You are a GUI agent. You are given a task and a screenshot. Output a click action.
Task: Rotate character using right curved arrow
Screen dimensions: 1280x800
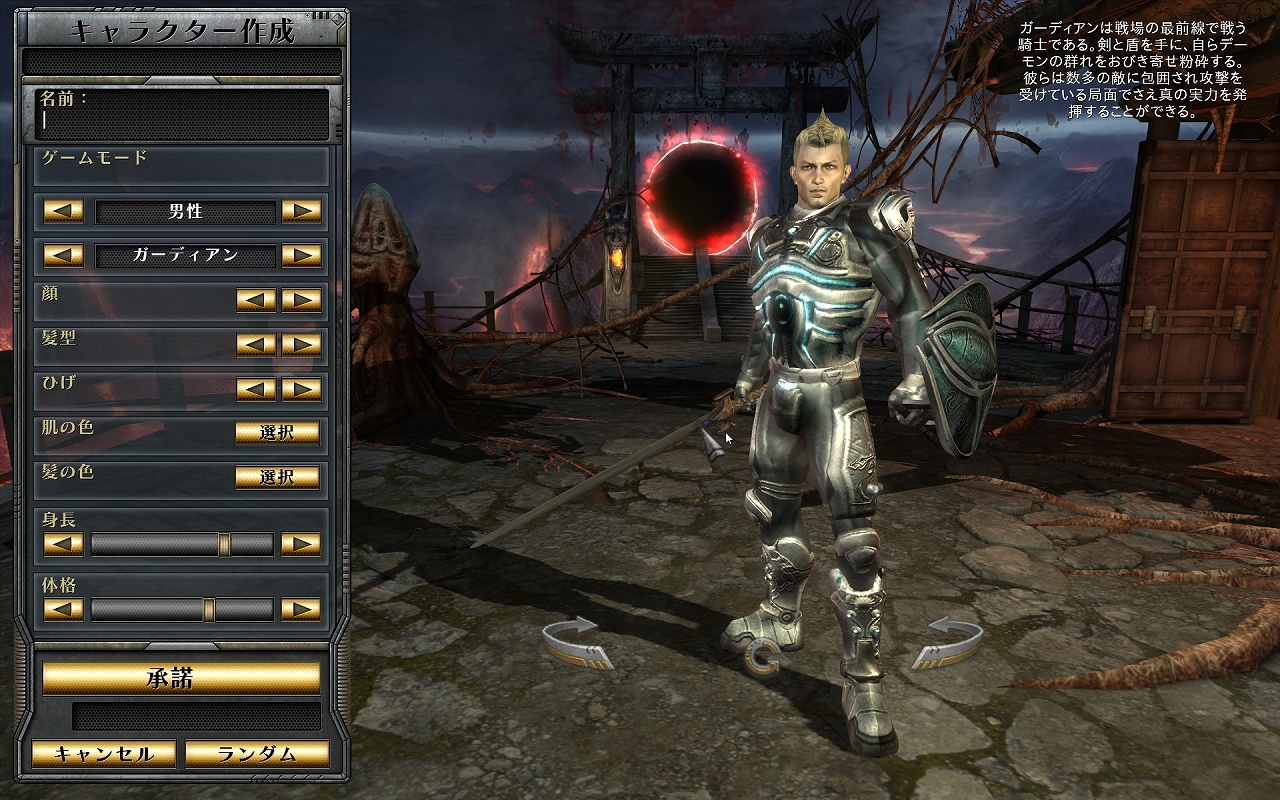(946, 642)
